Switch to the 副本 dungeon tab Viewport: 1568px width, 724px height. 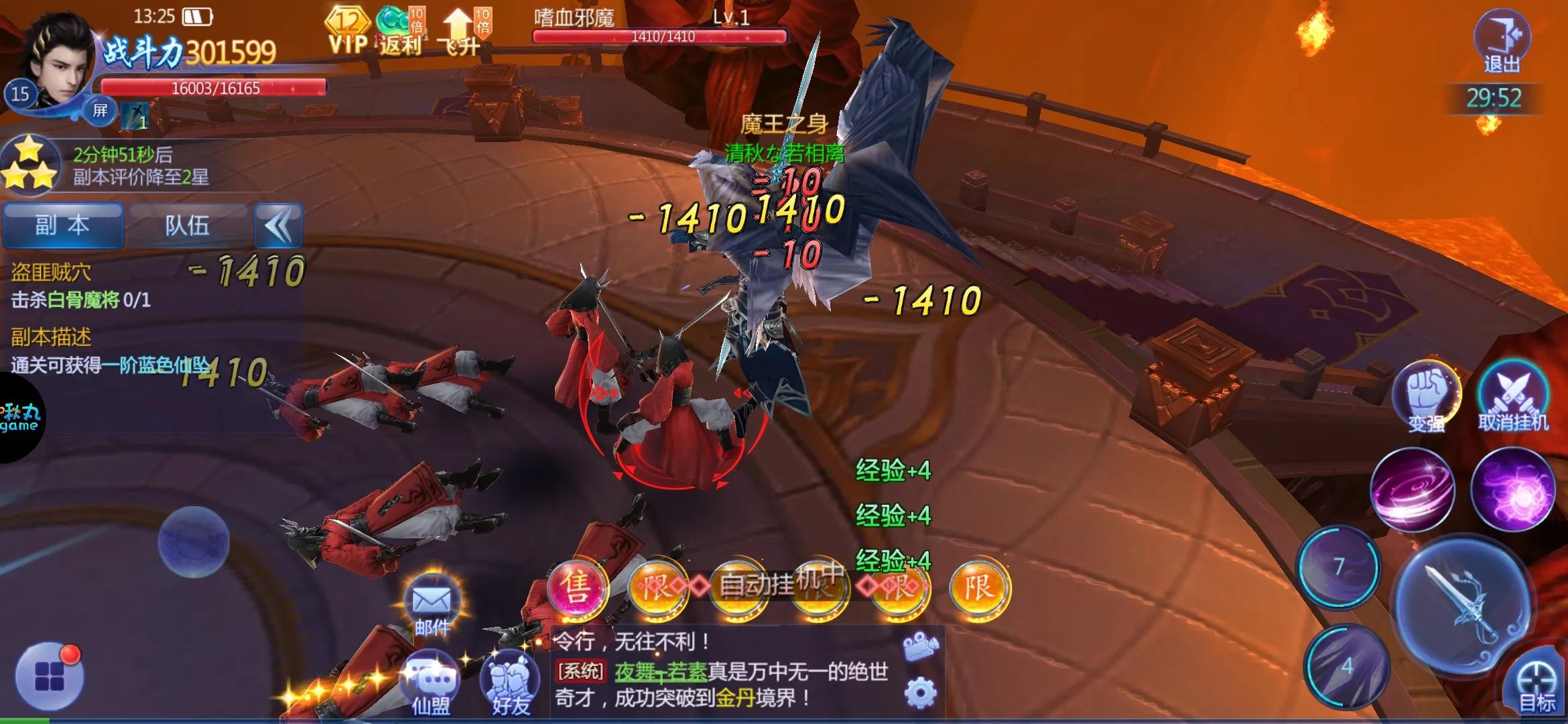pos(64,226)
